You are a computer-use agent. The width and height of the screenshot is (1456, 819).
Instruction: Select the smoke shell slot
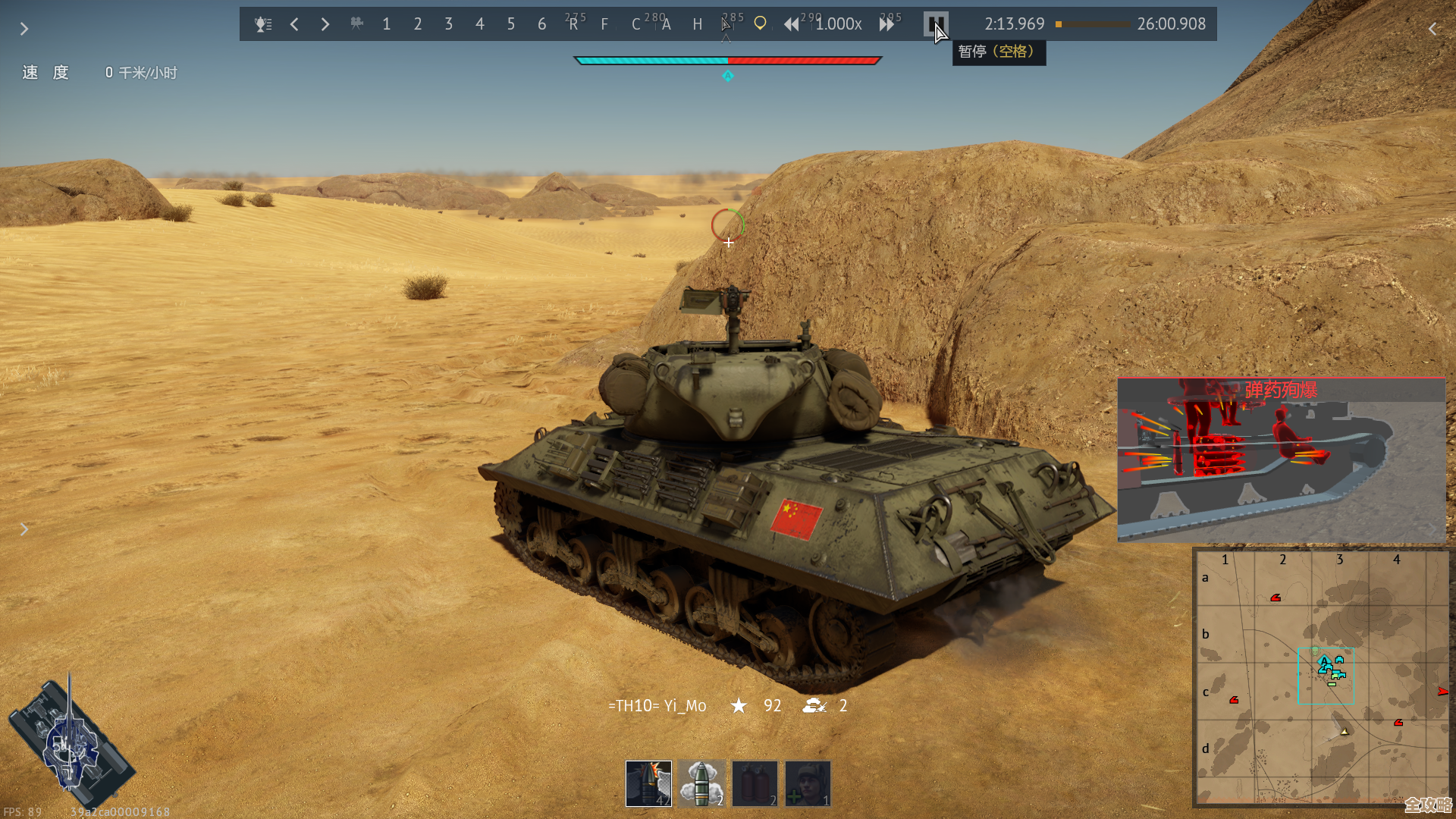pos(701,783)
